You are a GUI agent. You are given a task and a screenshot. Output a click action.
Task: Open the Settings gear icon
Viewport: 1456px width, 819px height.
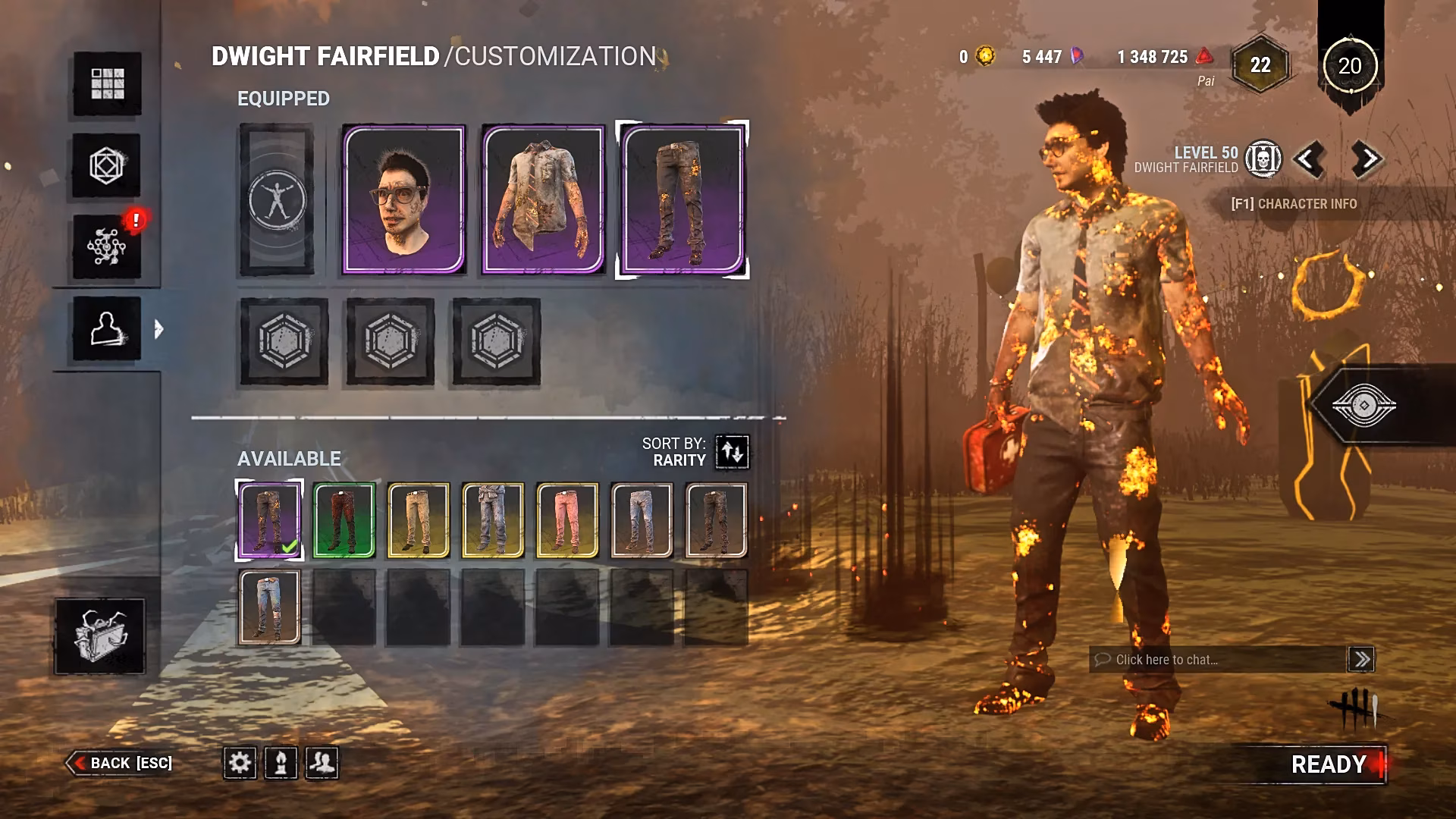[x=240, y=764]
